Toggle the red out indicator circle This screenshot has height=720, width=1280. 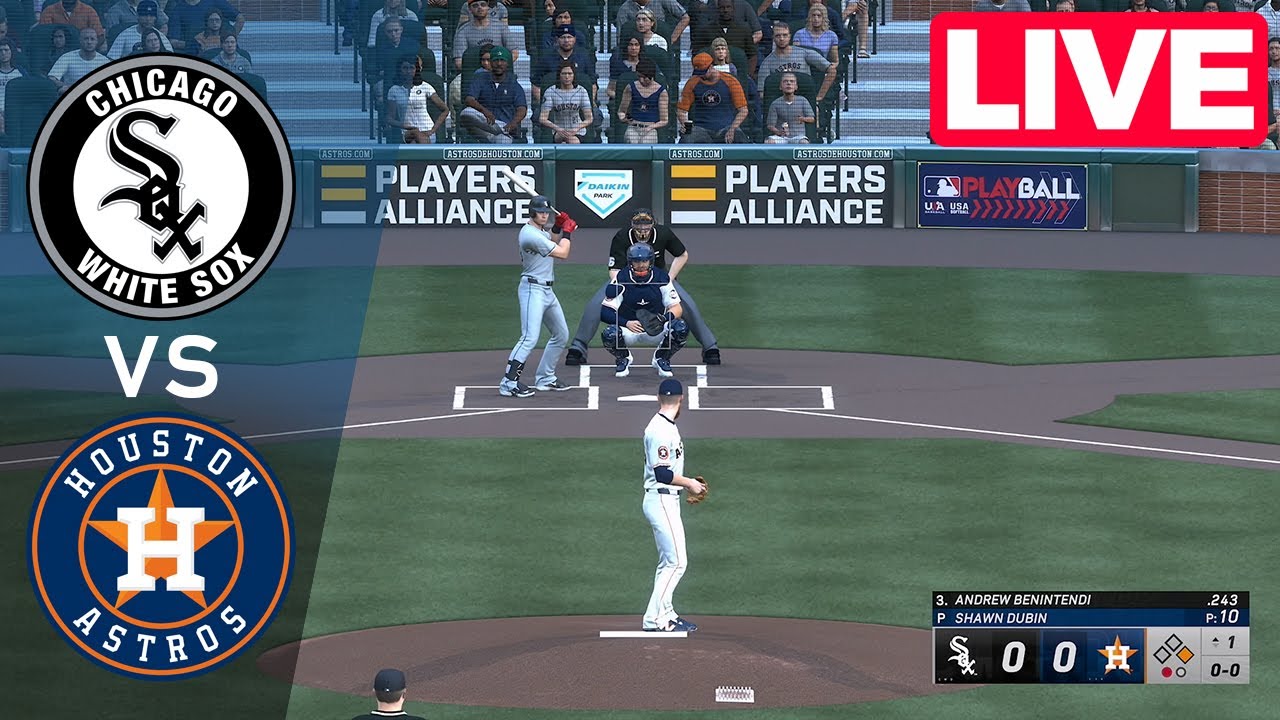[1167, 672]
